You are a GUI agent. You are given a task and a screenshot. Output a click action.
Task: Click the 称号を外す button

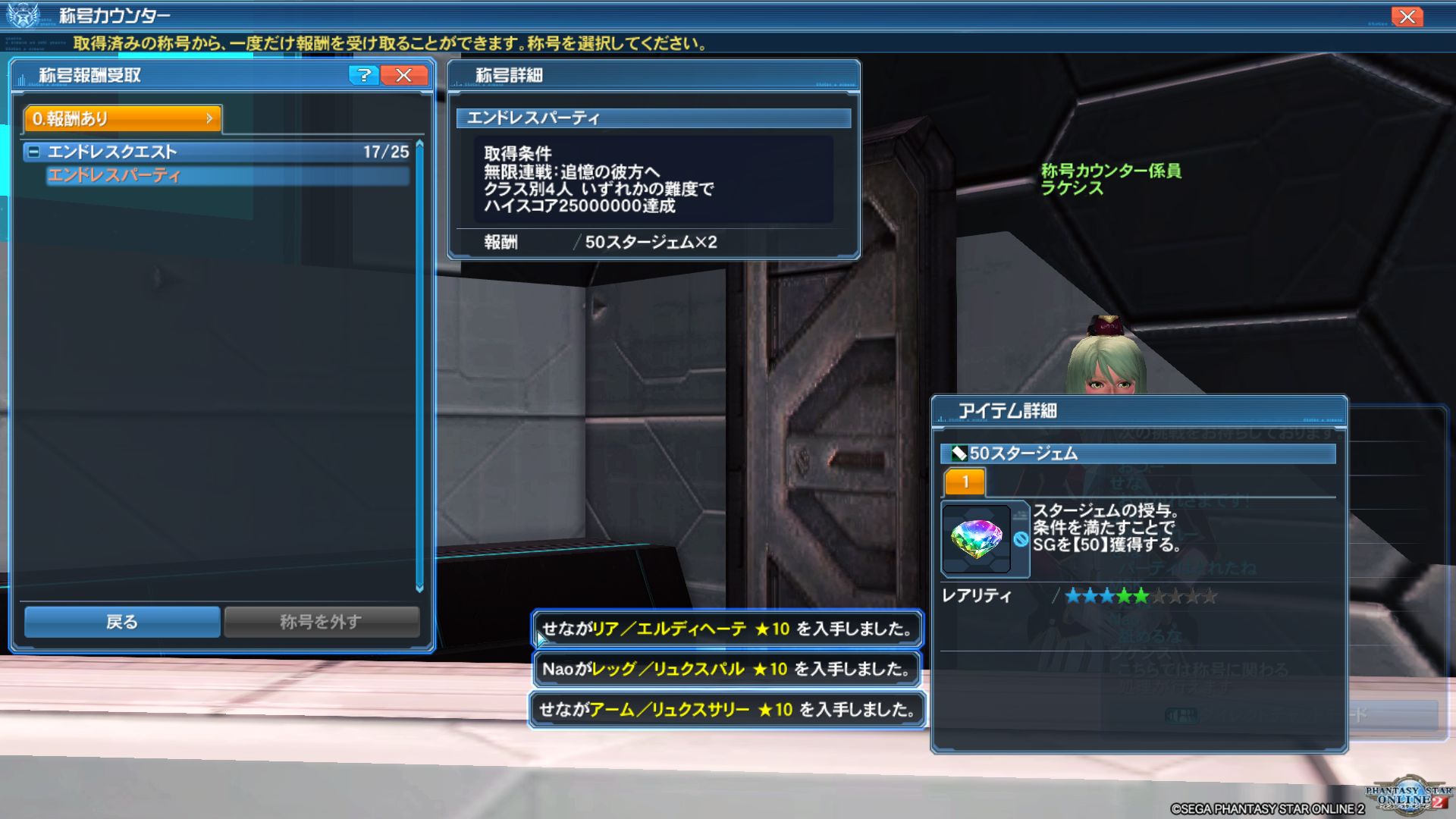tap(321, 622)
